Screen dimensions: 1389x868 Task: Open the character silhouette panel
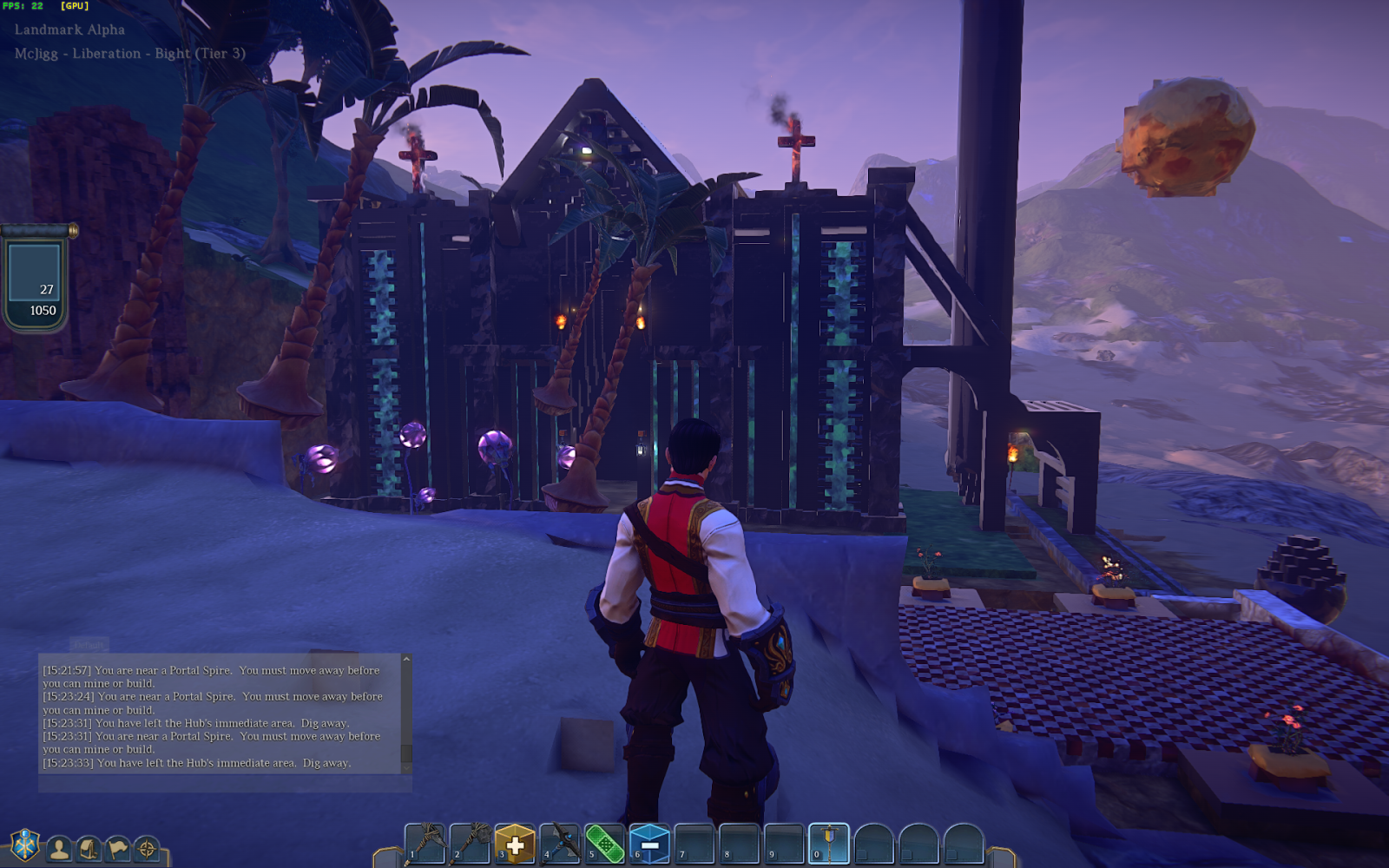59,848
